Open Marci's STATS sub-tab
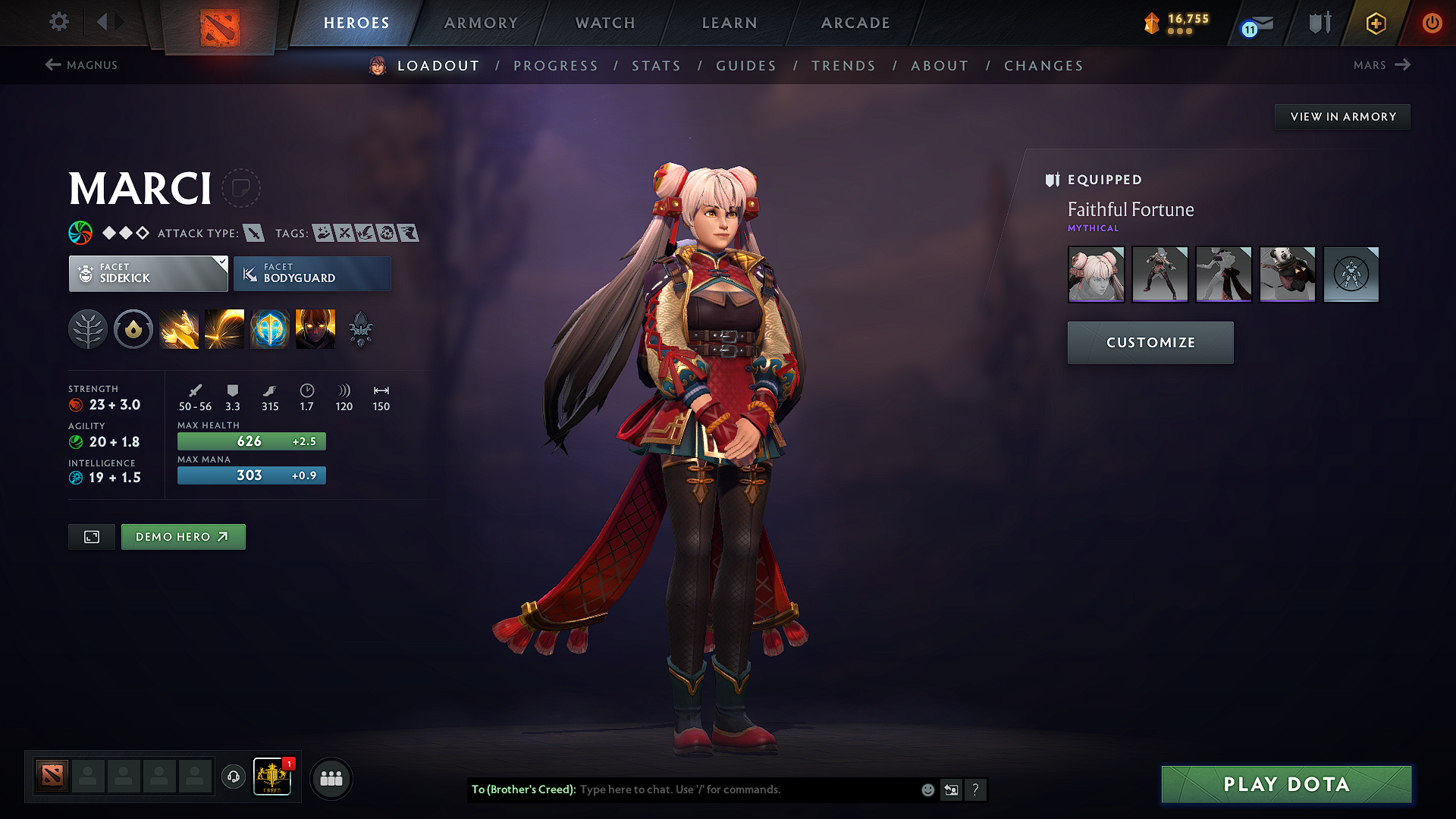This screenshot has width=1456, height=819. 656,65
